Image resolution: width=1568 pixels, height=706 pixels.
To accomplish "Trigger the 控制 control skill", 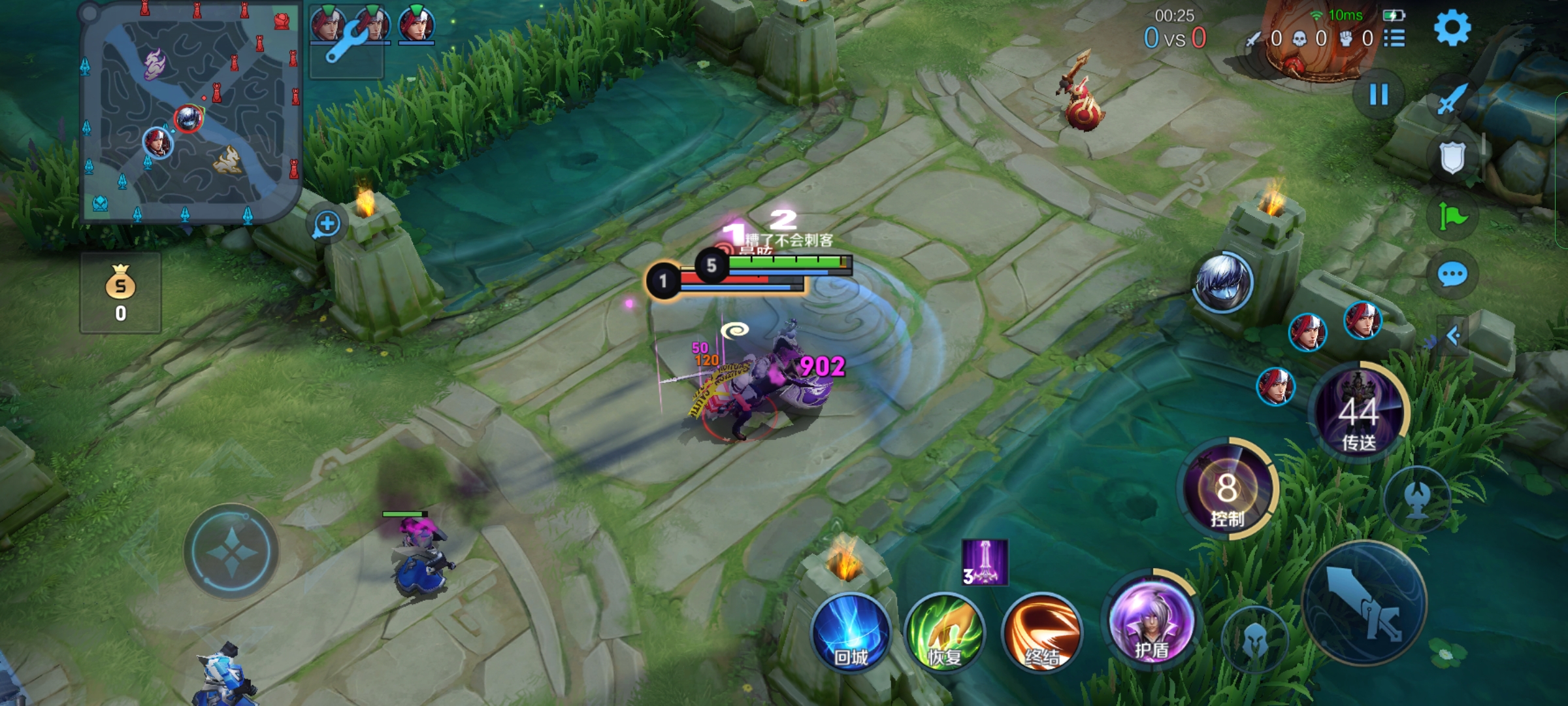I will click(x=1227, y=490).
